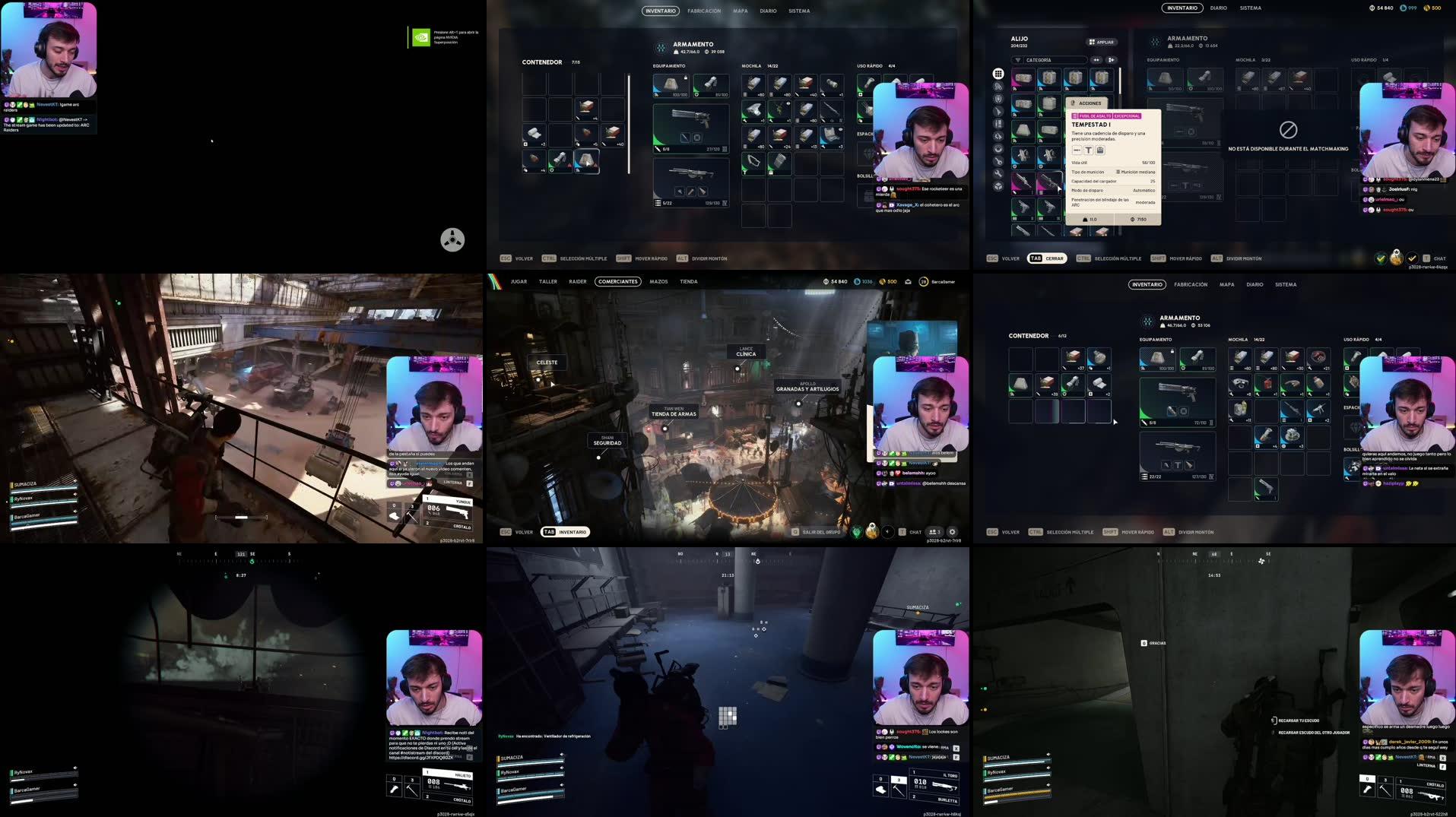
Task: Click the rename 'T' icon in the Tempestad I tooltip
Action: 1089,150
